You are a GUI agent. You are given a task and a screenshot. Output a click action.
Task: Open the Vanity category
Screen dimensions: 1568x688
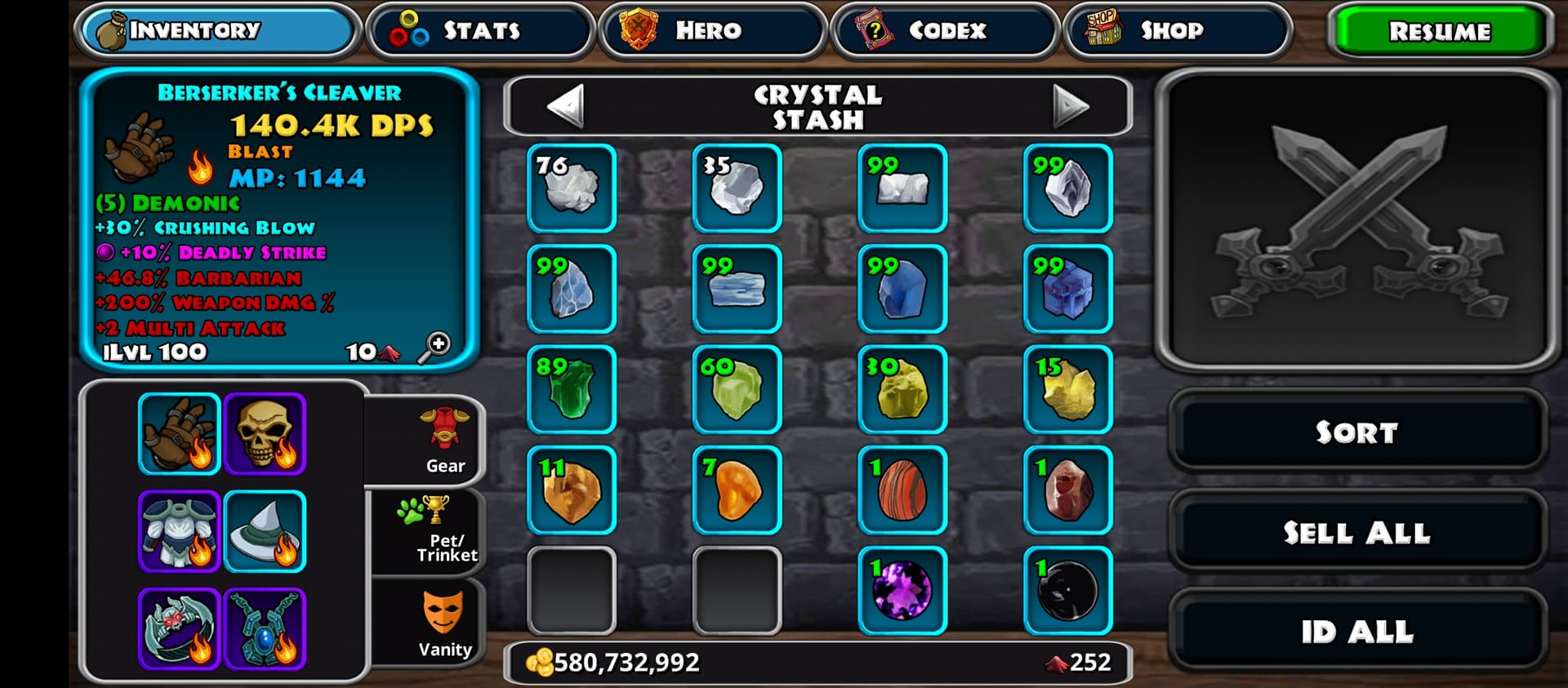443,624
